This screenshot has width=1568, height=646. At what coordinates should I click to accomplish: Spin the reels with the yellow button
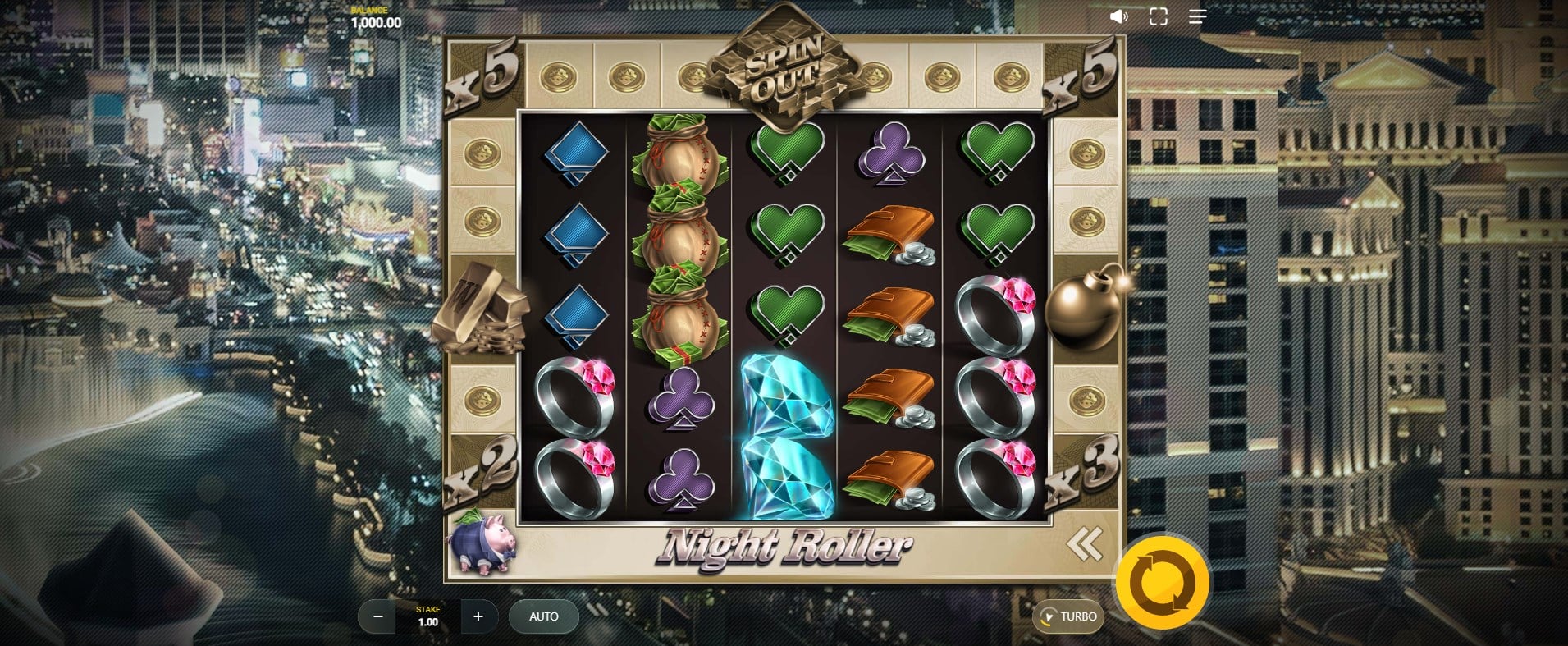(1162, 582)
